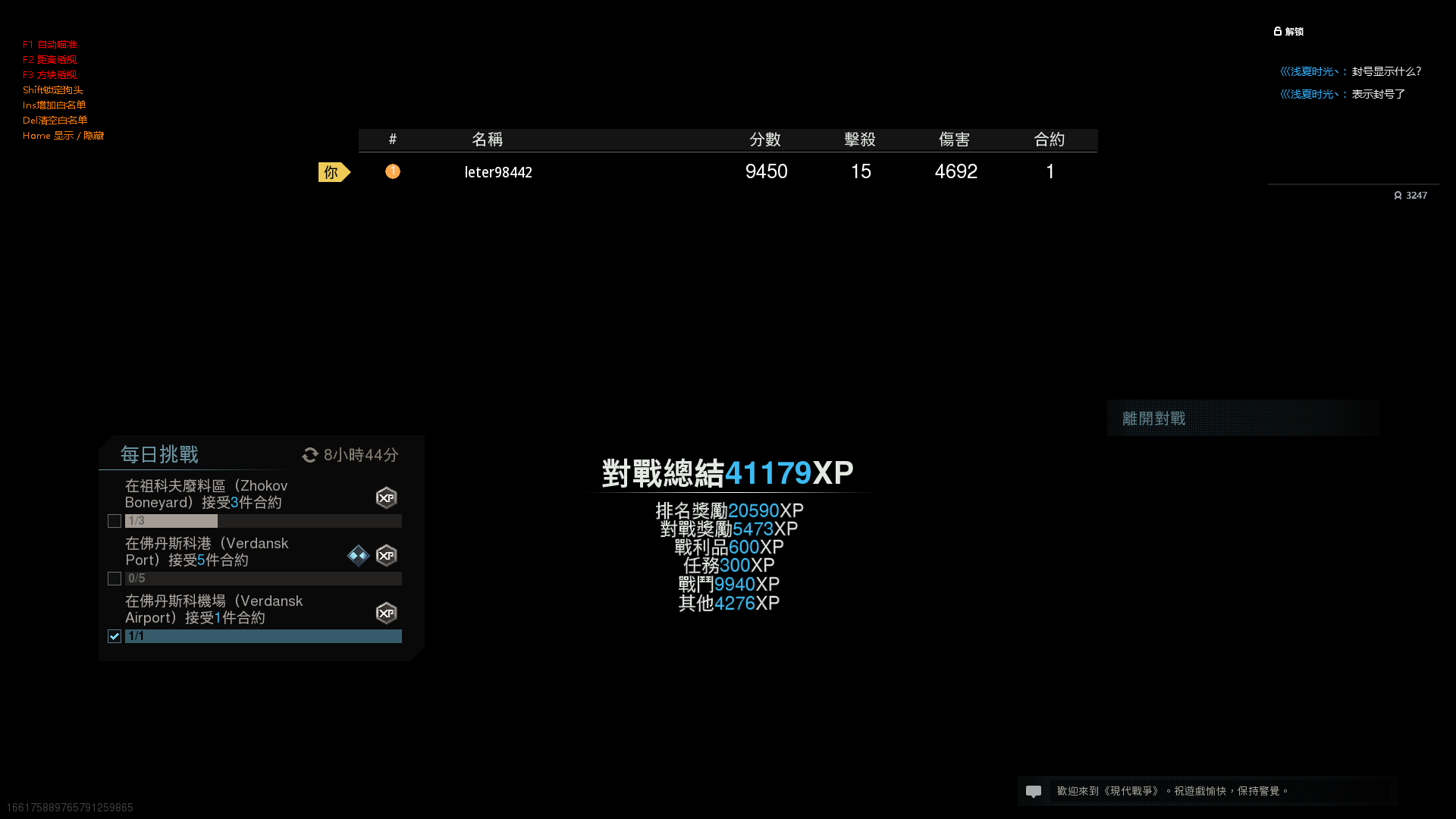Image resolution: width=1456 pixels, height=819 pixels.
Task: Enable the F1 自动瞄准 overlay option
Action: (49, 44)
